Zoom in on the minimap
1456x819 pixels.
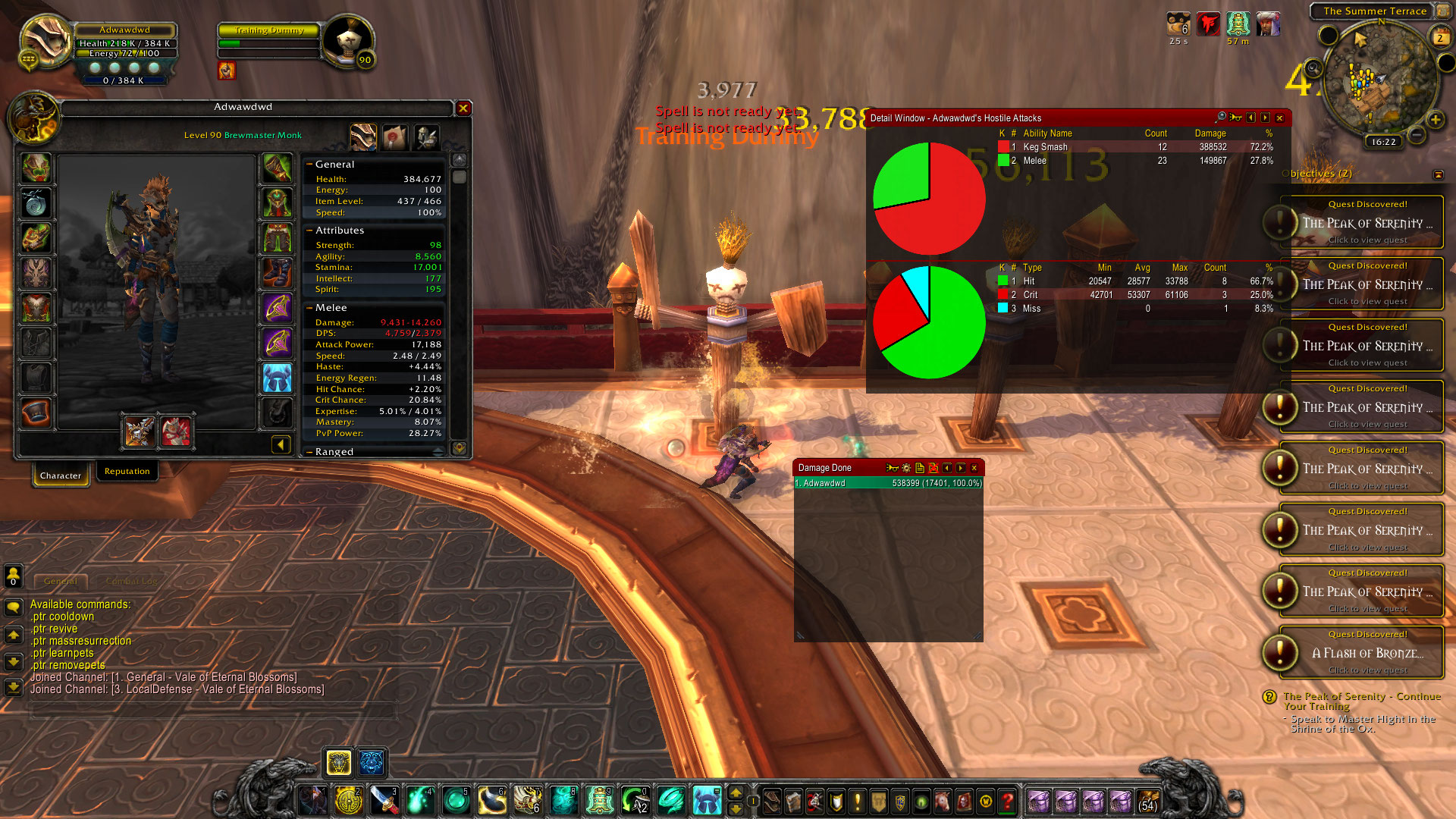coord(1436,120)
